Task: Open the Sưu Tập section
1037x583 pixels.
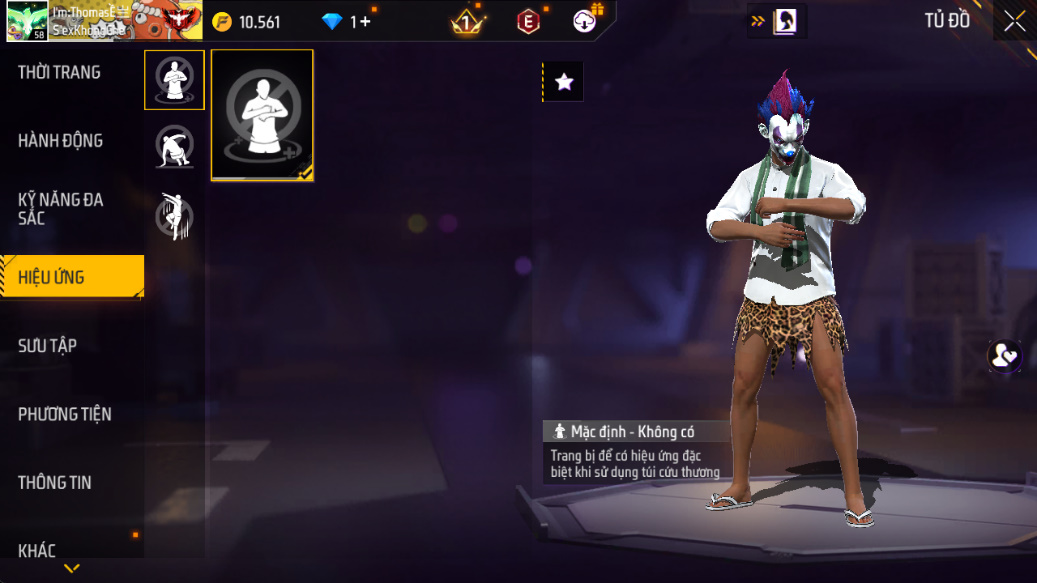Action: [x=48, y=346]
